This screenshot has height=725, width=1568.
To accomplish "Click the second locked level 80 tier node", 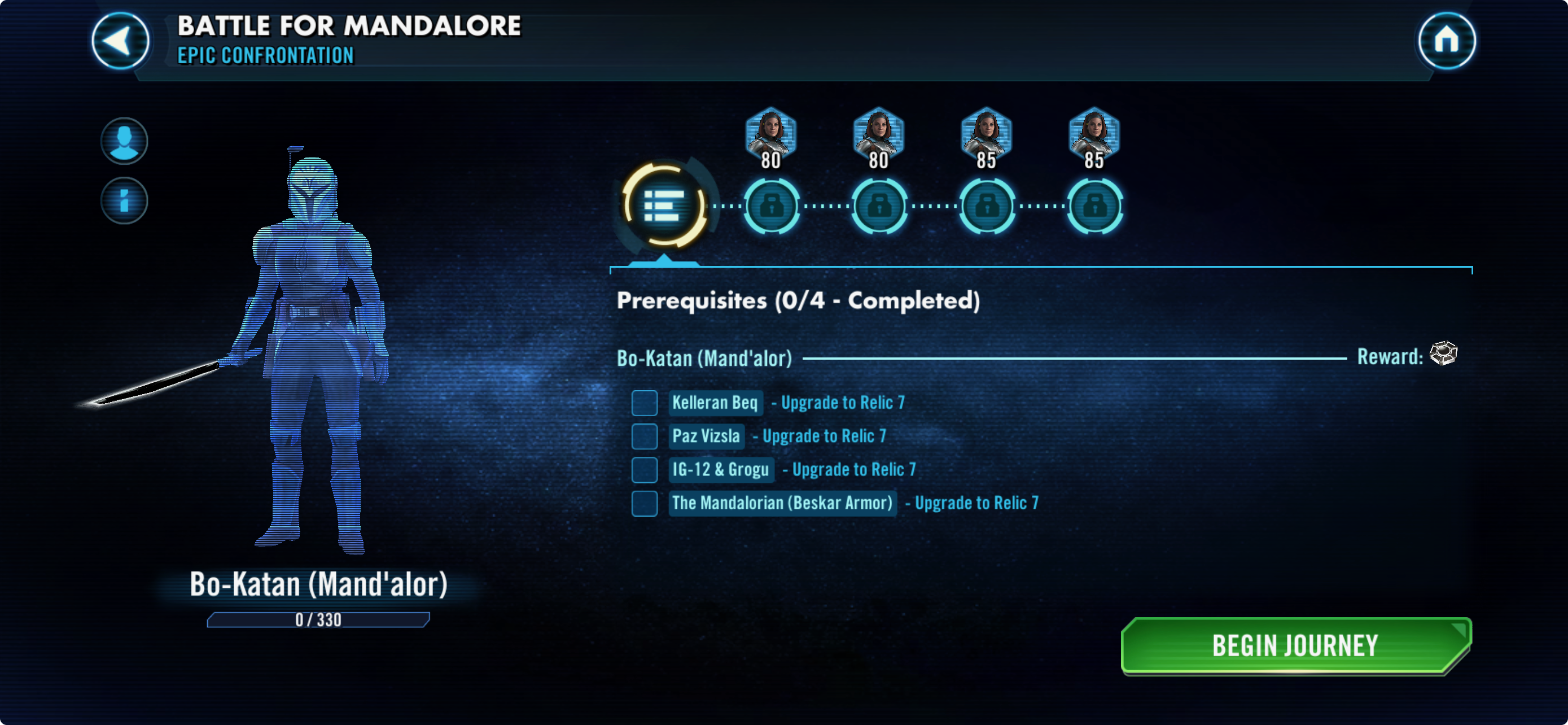I will [879, 207].
